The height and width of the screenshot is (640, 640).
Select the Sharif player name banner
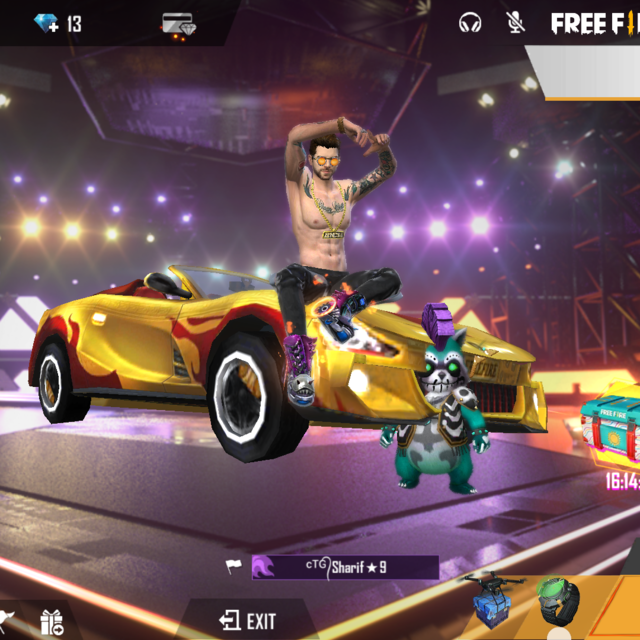tap(345, 567)
